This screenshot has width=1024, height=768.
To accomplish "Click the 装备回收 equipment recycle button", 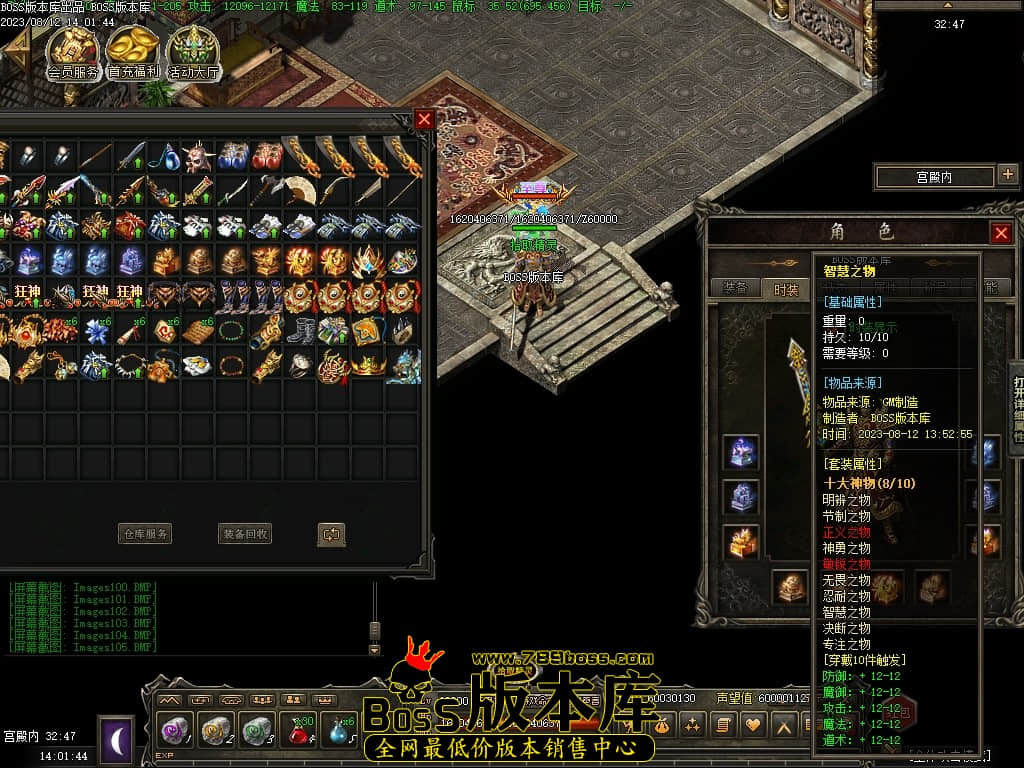I will [245, 534].
